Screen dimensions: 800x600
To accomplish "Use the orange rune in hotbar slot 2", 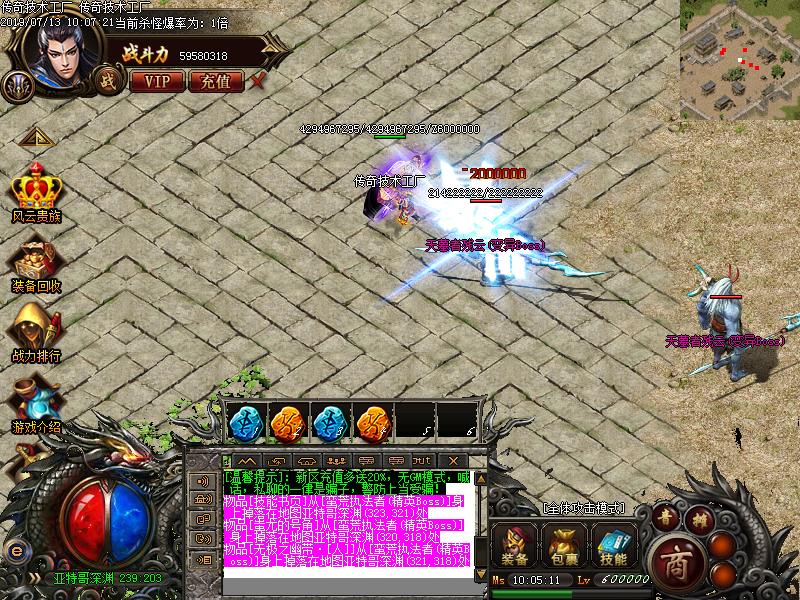I will coord(286,423).
